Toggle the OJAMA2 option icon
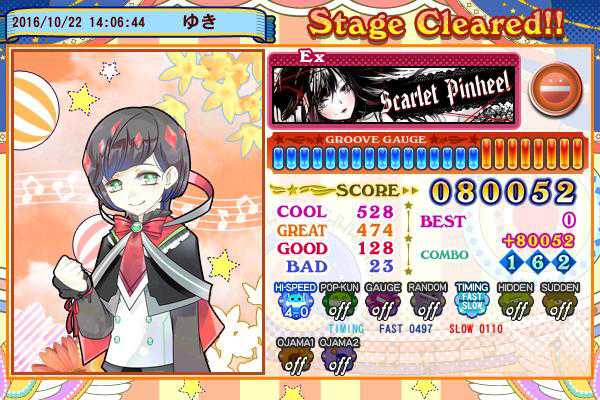 (337, 358)
